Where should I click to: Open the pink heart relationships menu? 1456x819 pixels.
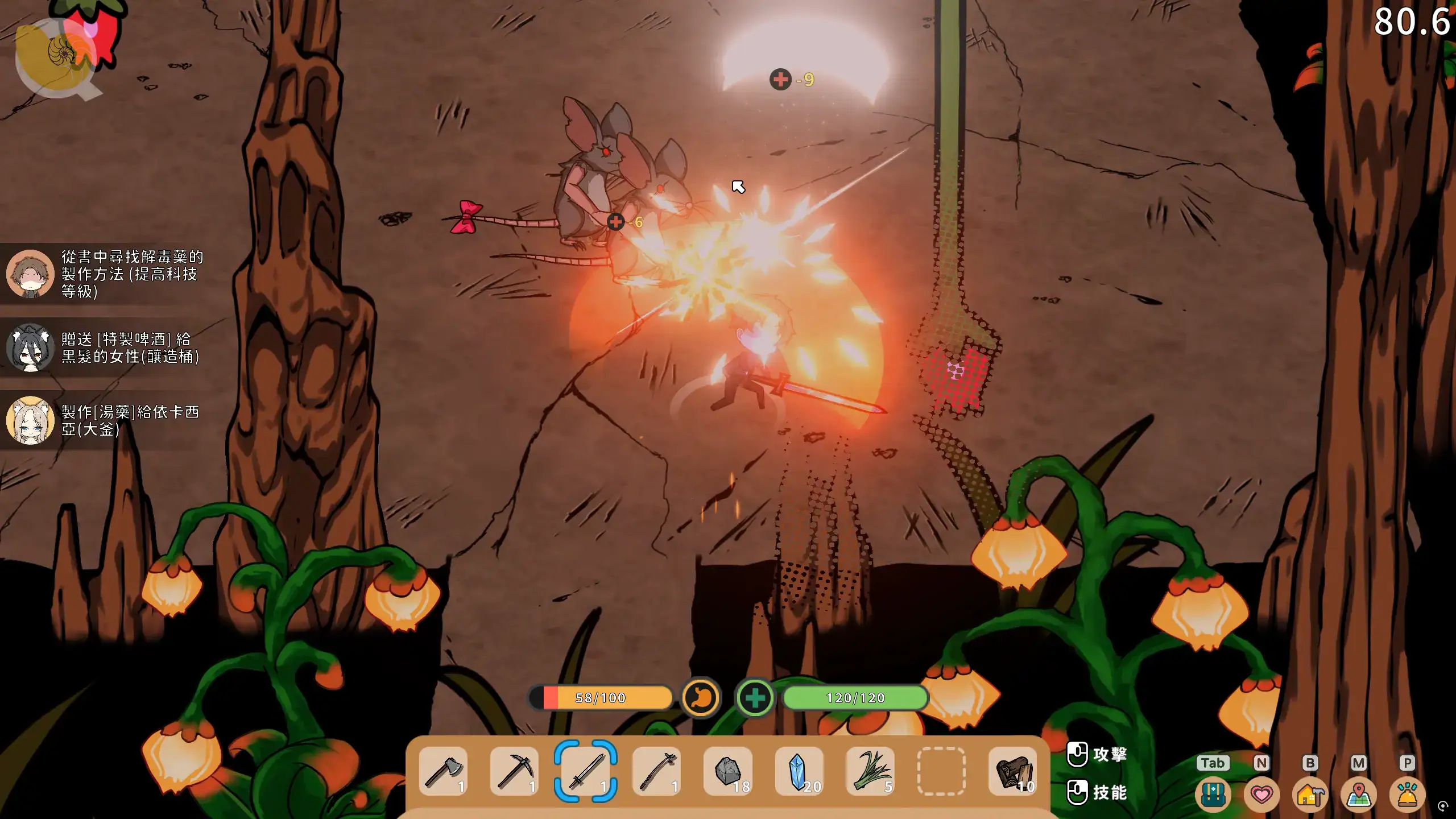point(1261,794)
